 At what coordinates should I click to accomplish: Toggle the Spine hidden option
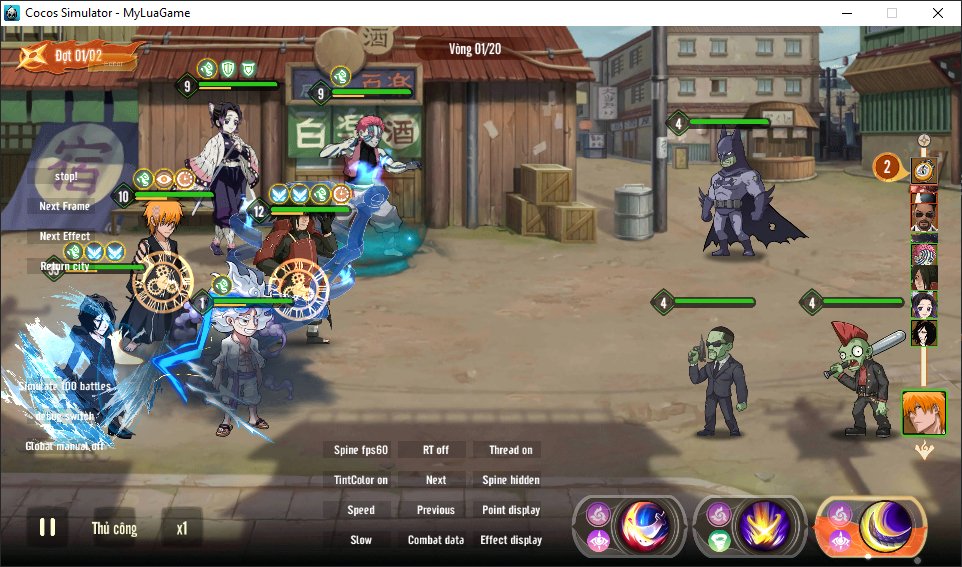[511, 480]
